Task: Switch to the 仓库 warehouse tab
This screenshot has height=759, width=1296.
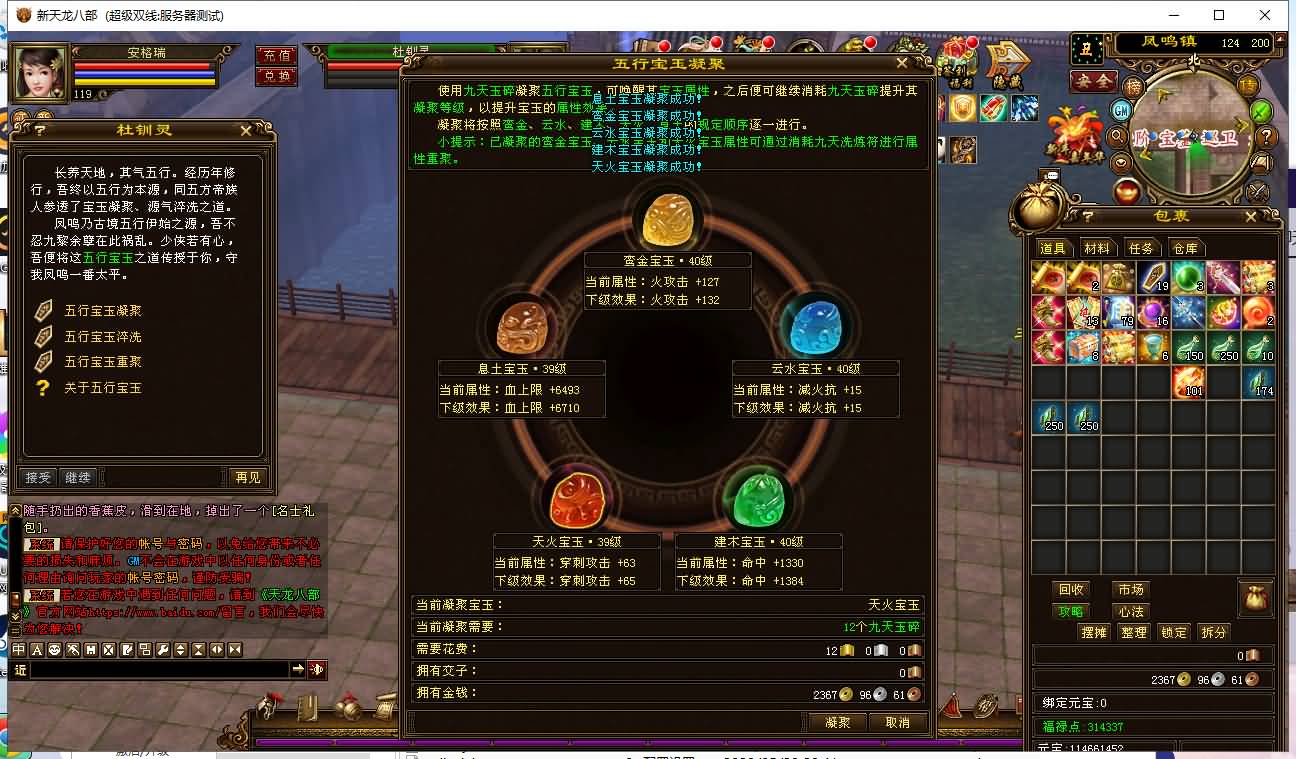Action: [x=1186, y=248]
